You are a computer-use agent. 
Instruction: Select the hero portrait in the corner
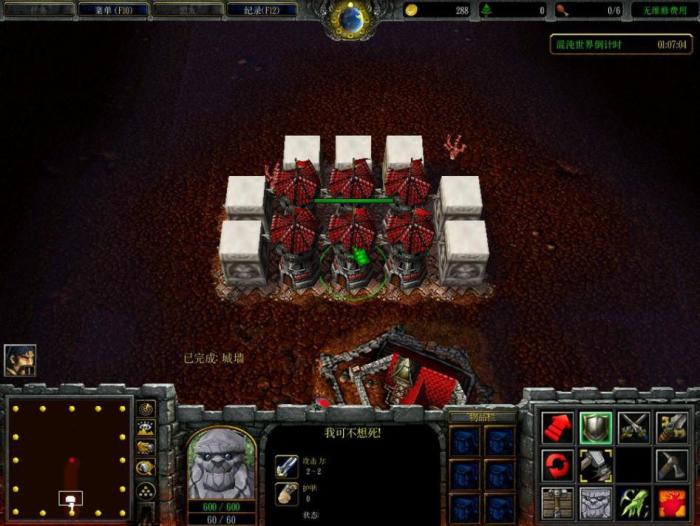19,359
